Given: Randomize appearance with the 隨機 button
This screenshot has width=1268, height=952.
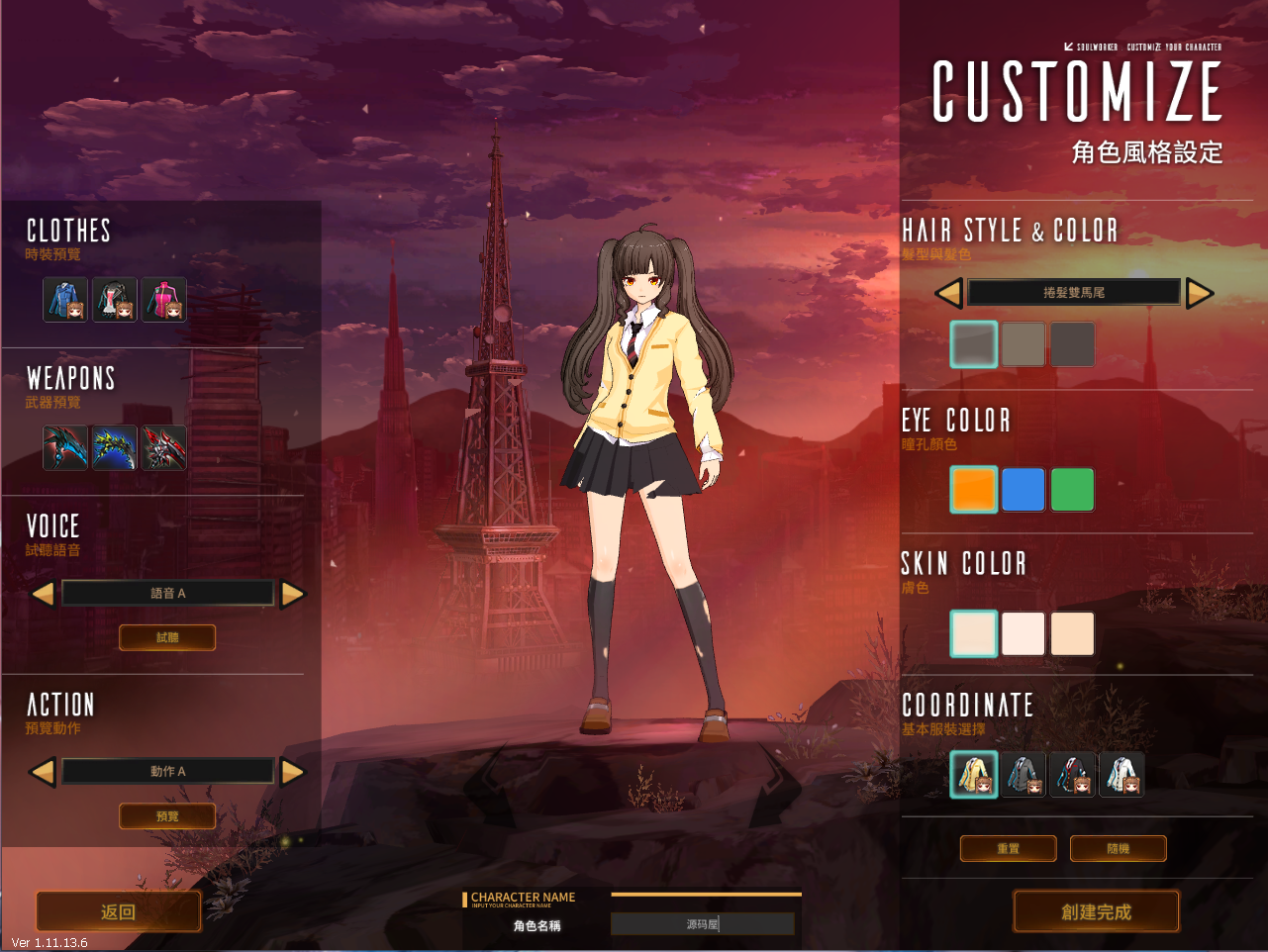Looking at the screenshot, I should tap(1118, 848).
